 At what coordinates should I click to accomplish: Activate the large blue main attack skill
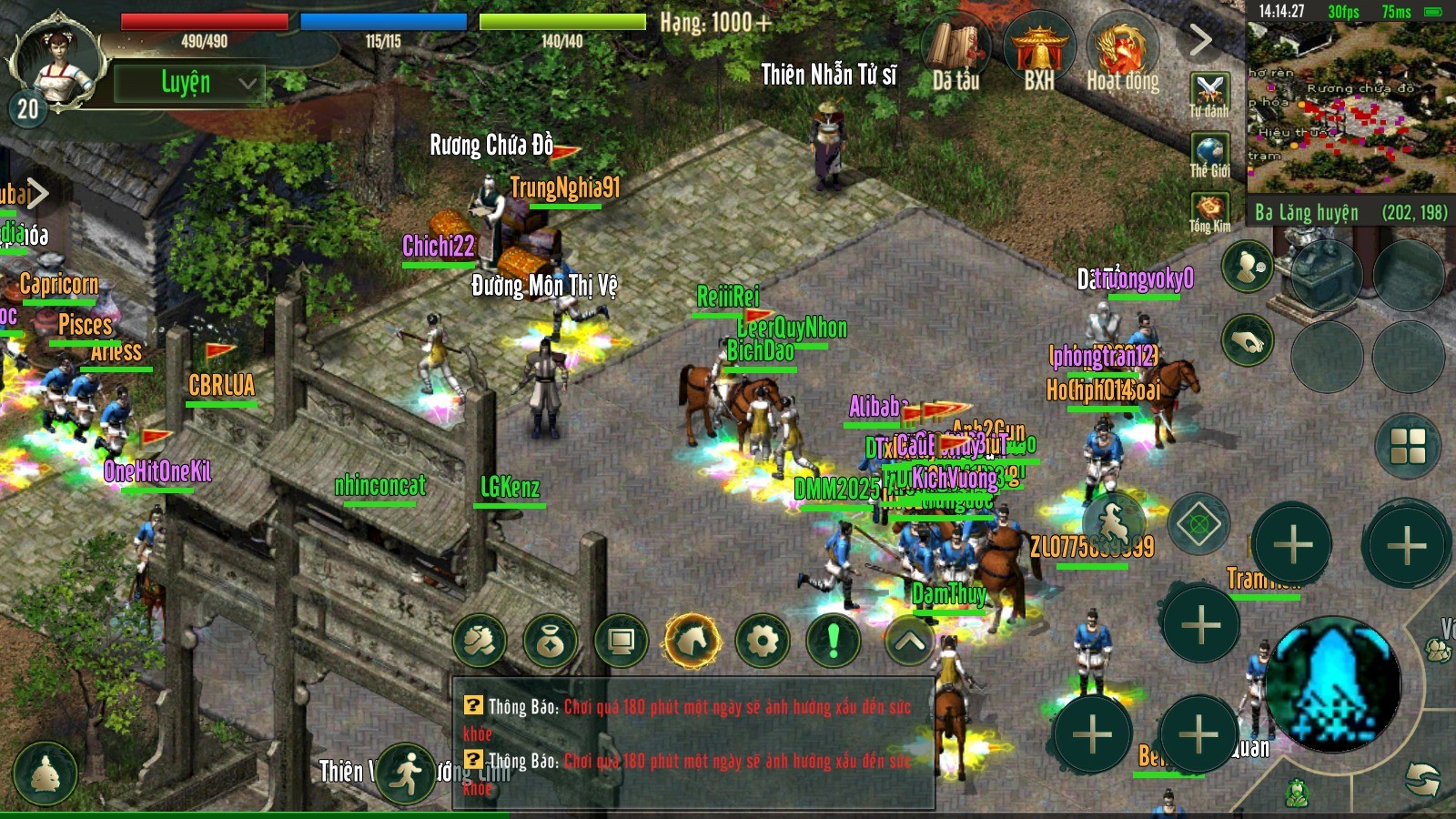point(1332,684)
